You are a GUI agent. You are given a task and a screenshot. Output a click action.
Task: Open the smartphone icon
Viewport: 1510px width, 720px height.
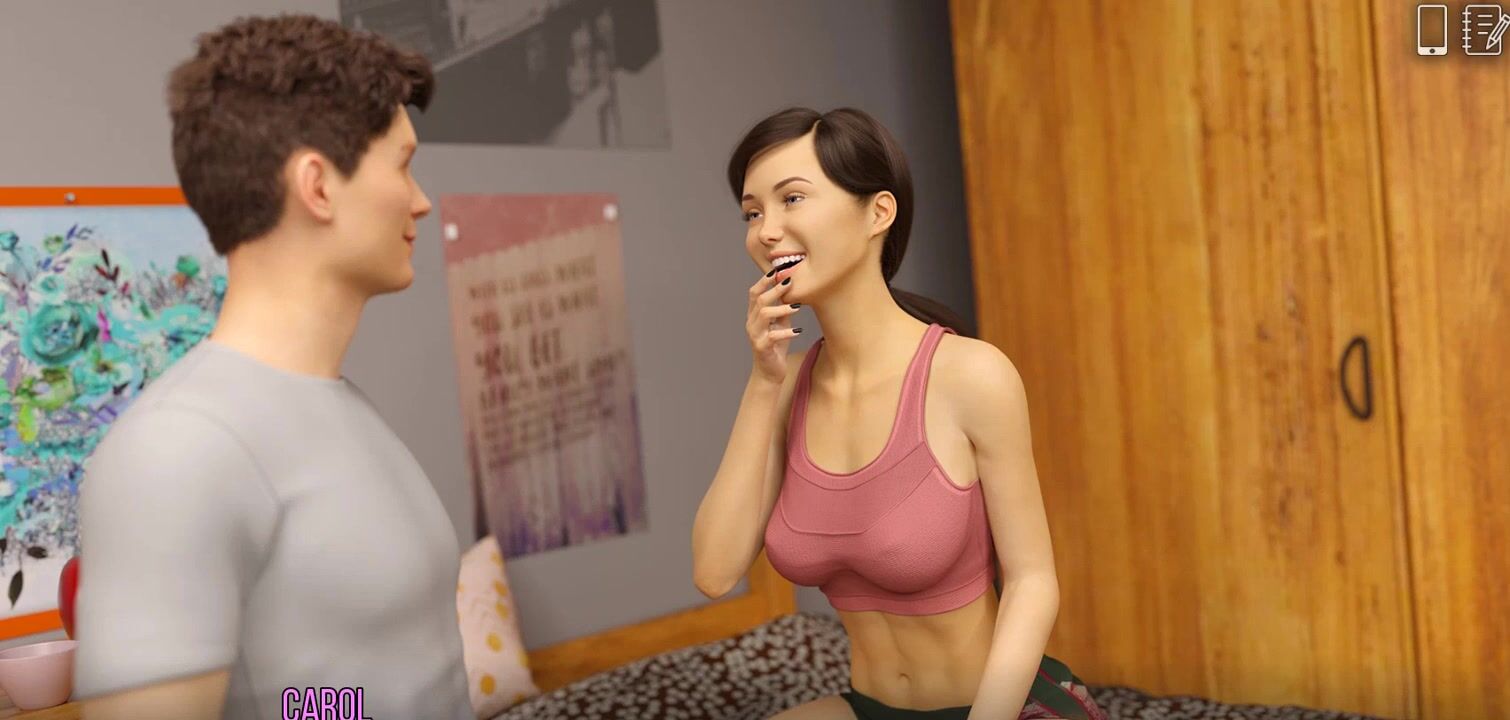tap(1432, 30)
